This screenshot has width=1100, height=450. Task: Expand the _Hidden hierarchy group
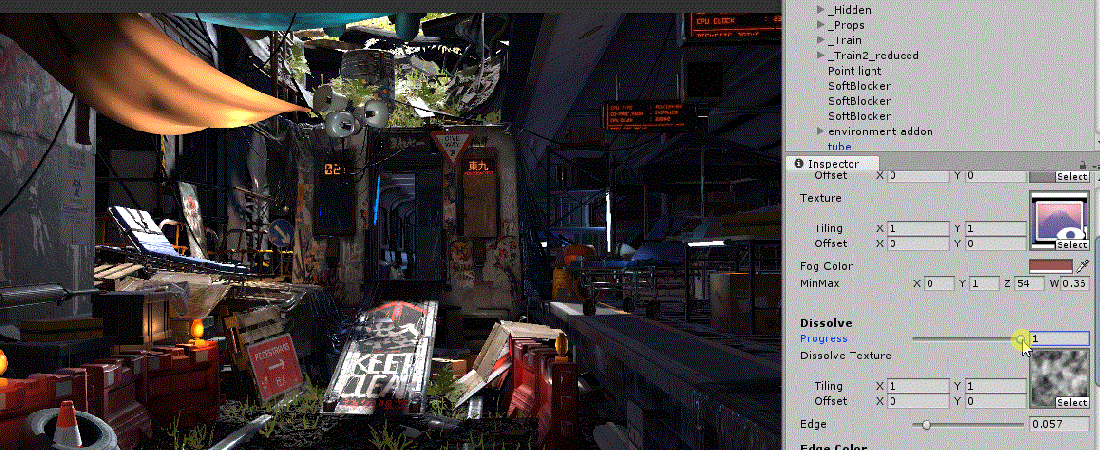click(x=821, y=10)
